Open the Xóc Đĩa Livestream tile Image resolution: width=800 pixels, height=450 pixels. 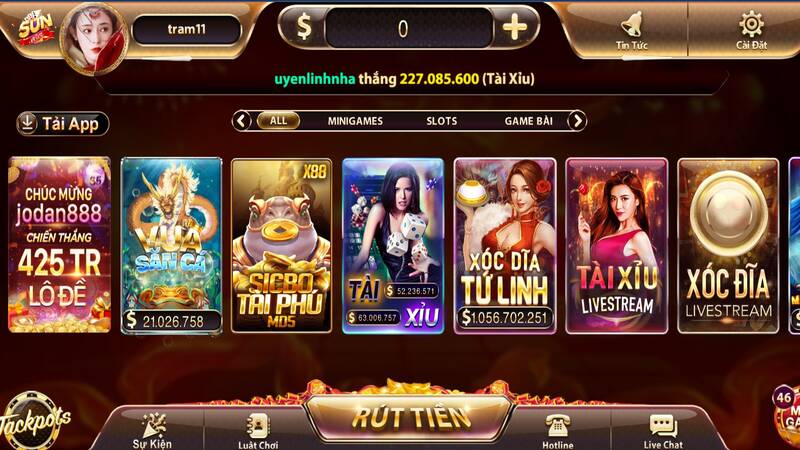[727, 245]
